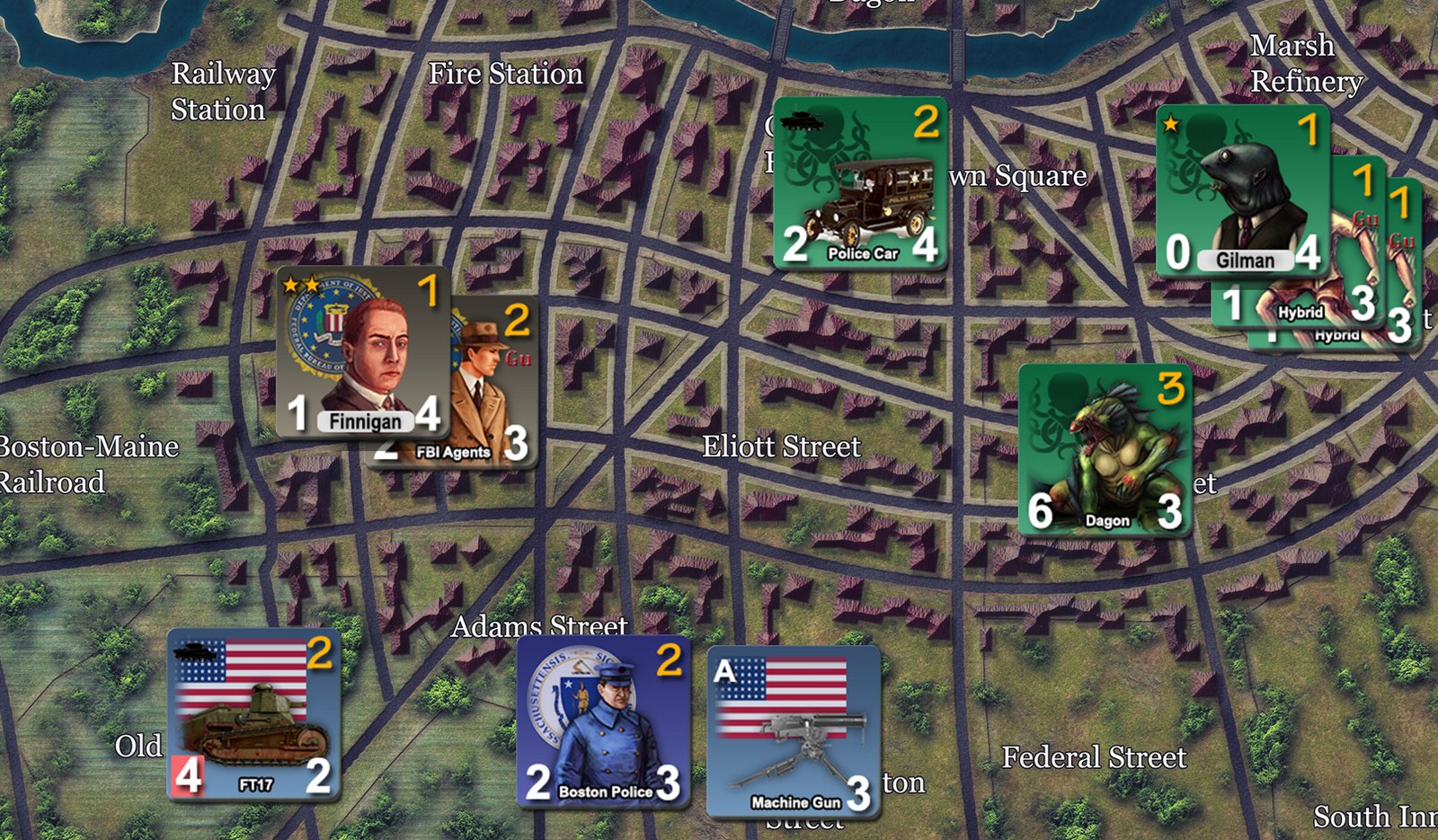
Task: Choose the Gilman leader counter
Action: point(1242,190)
